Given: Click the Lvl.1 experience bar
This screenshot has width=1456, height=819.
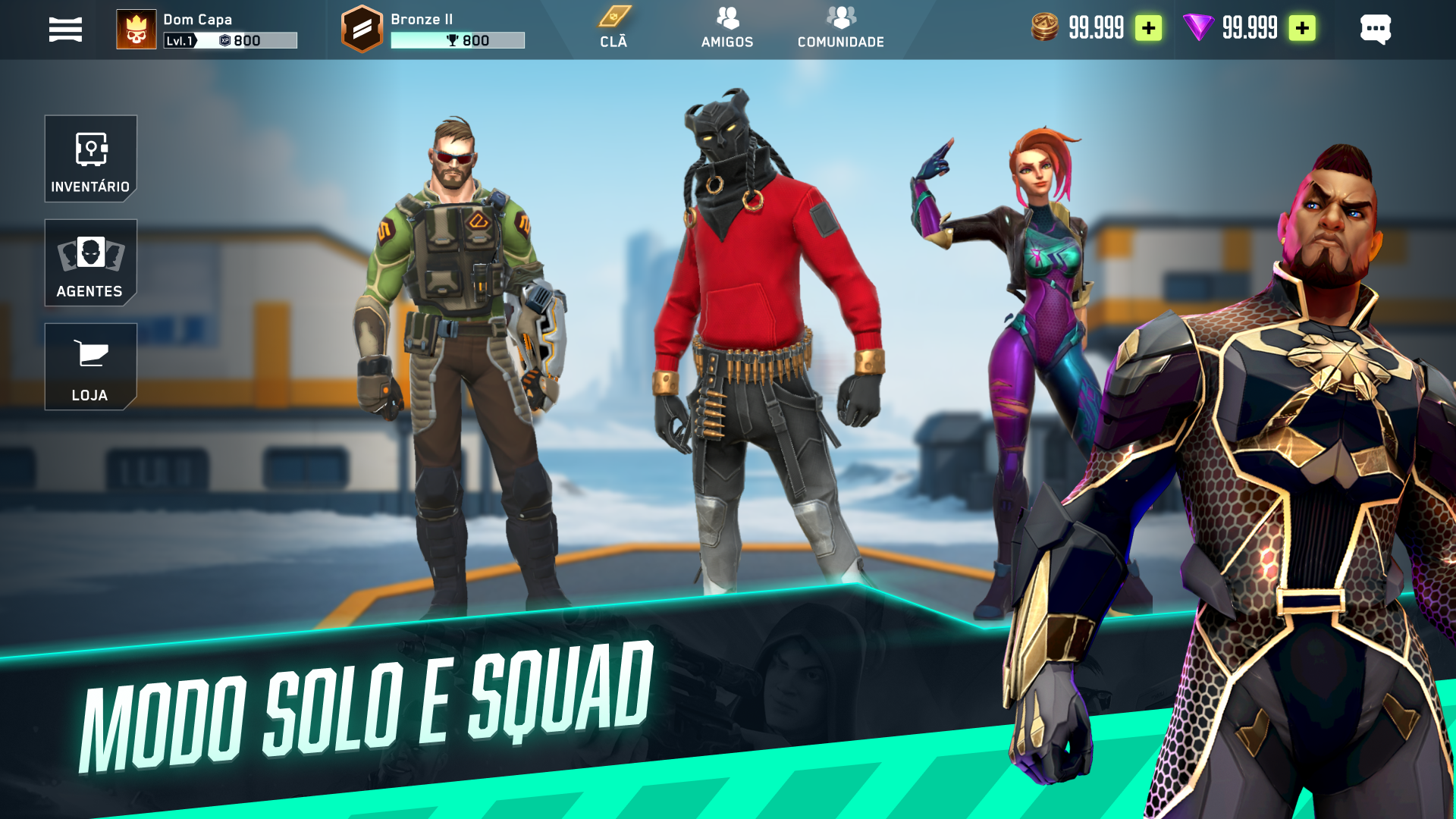Looking at the screenshot, I should point(227,38).
